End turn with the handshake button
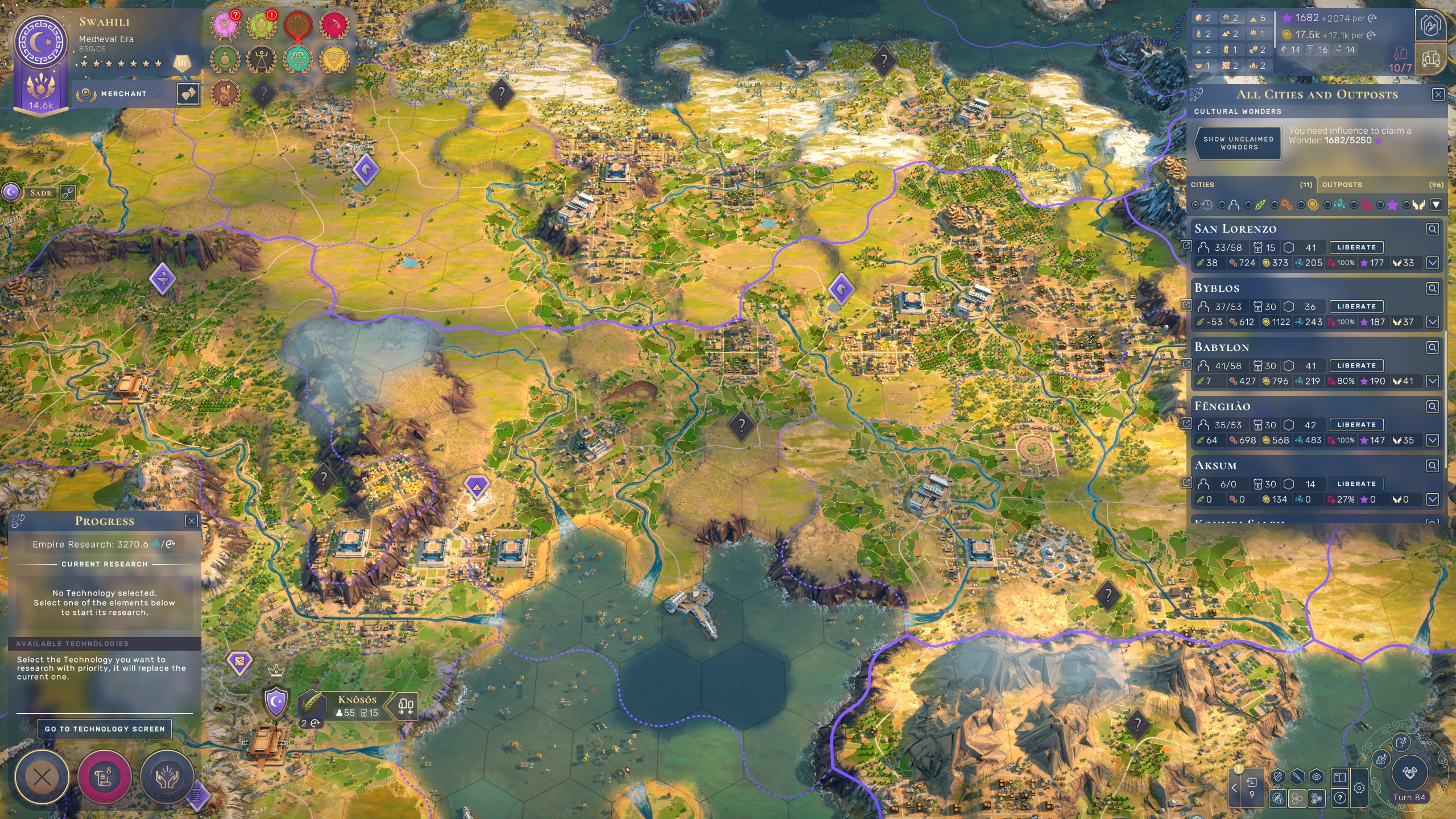The width and height of the screenshot is (1456, 819). 1409,773
